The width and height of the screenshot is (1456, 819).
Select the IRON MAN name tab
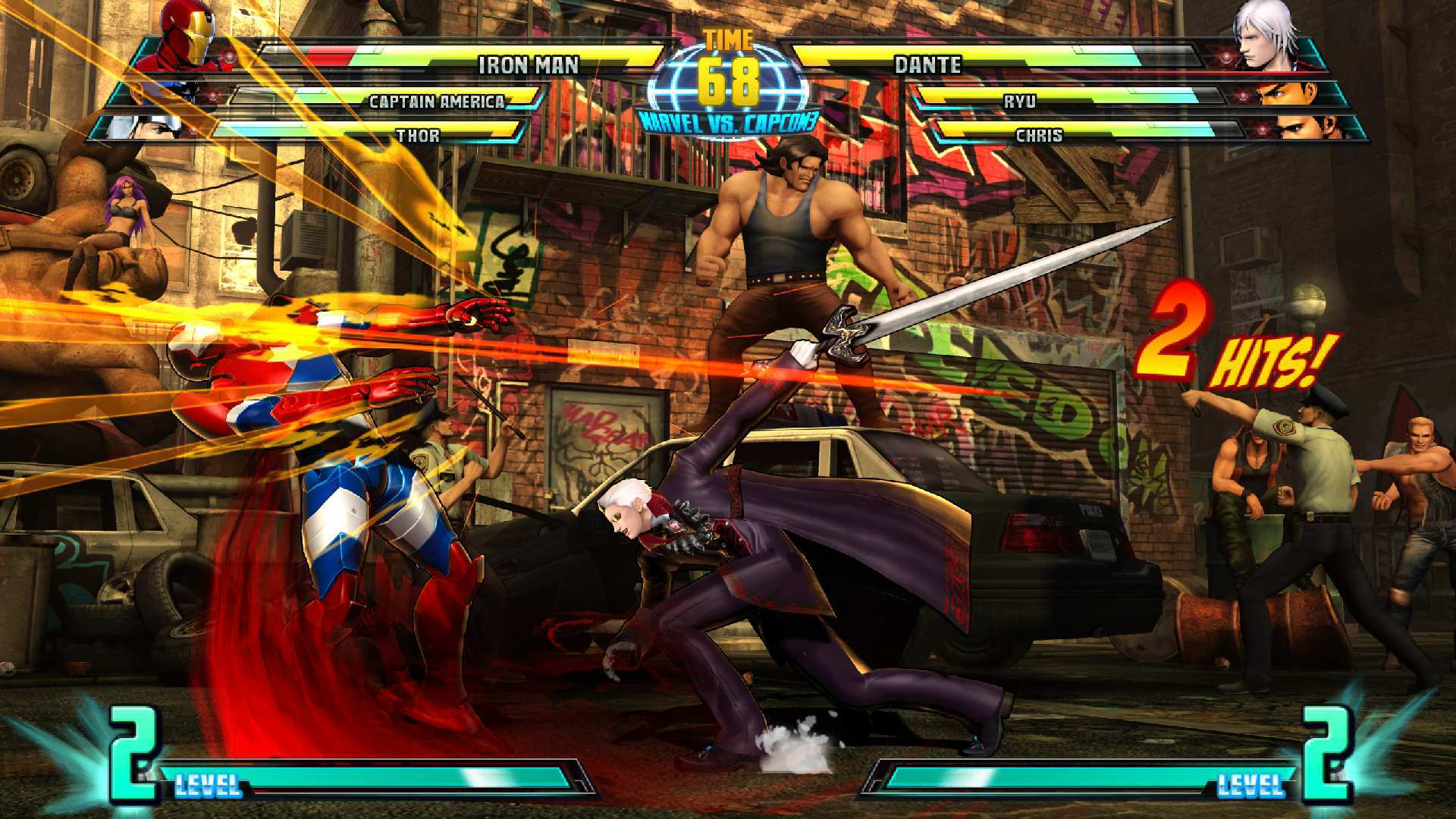(x=531, y=66)
